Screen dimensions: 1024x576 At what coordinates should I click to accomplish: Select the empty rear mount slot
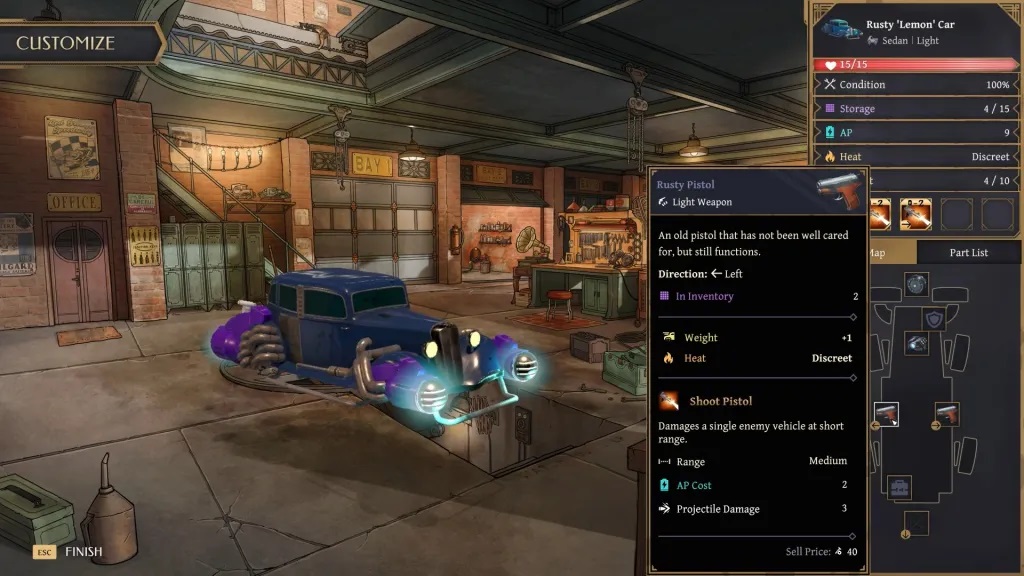point(916,522)
